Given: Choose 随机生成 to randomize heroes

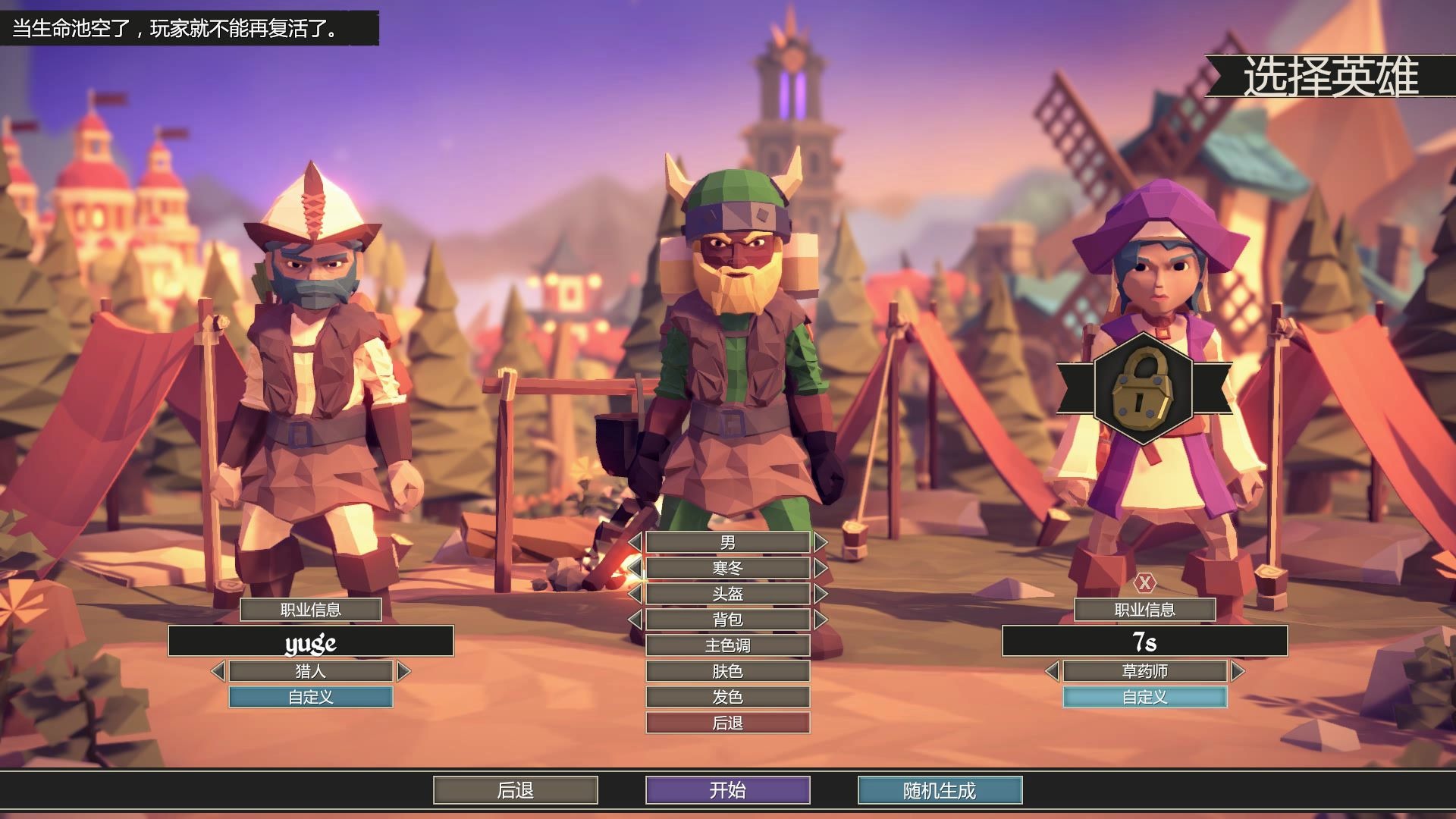Looking at the screenshot, I should click(x=940, y=790).
